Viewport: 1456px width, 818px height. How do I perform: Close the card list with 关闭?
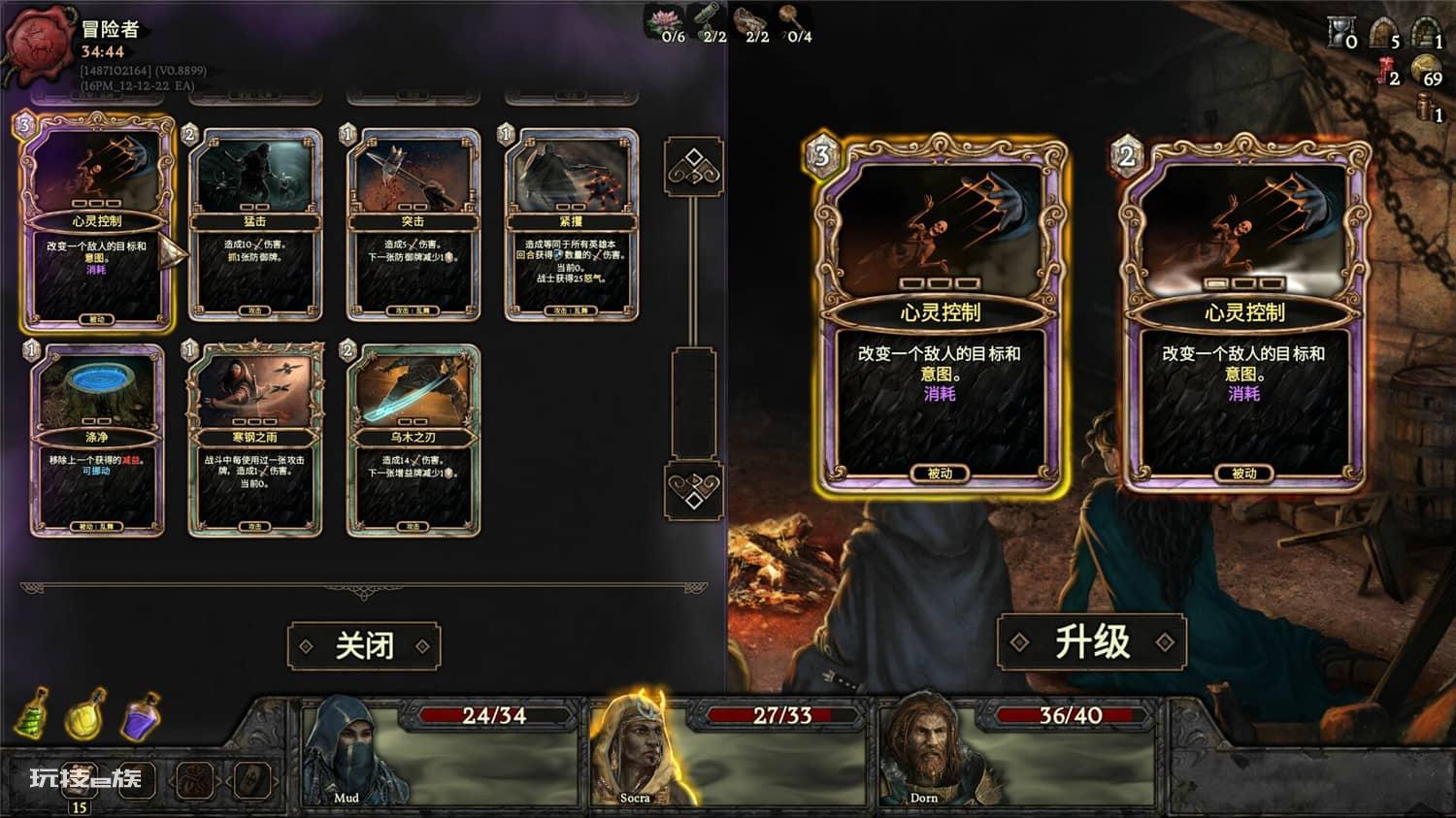tap(364, 646)
